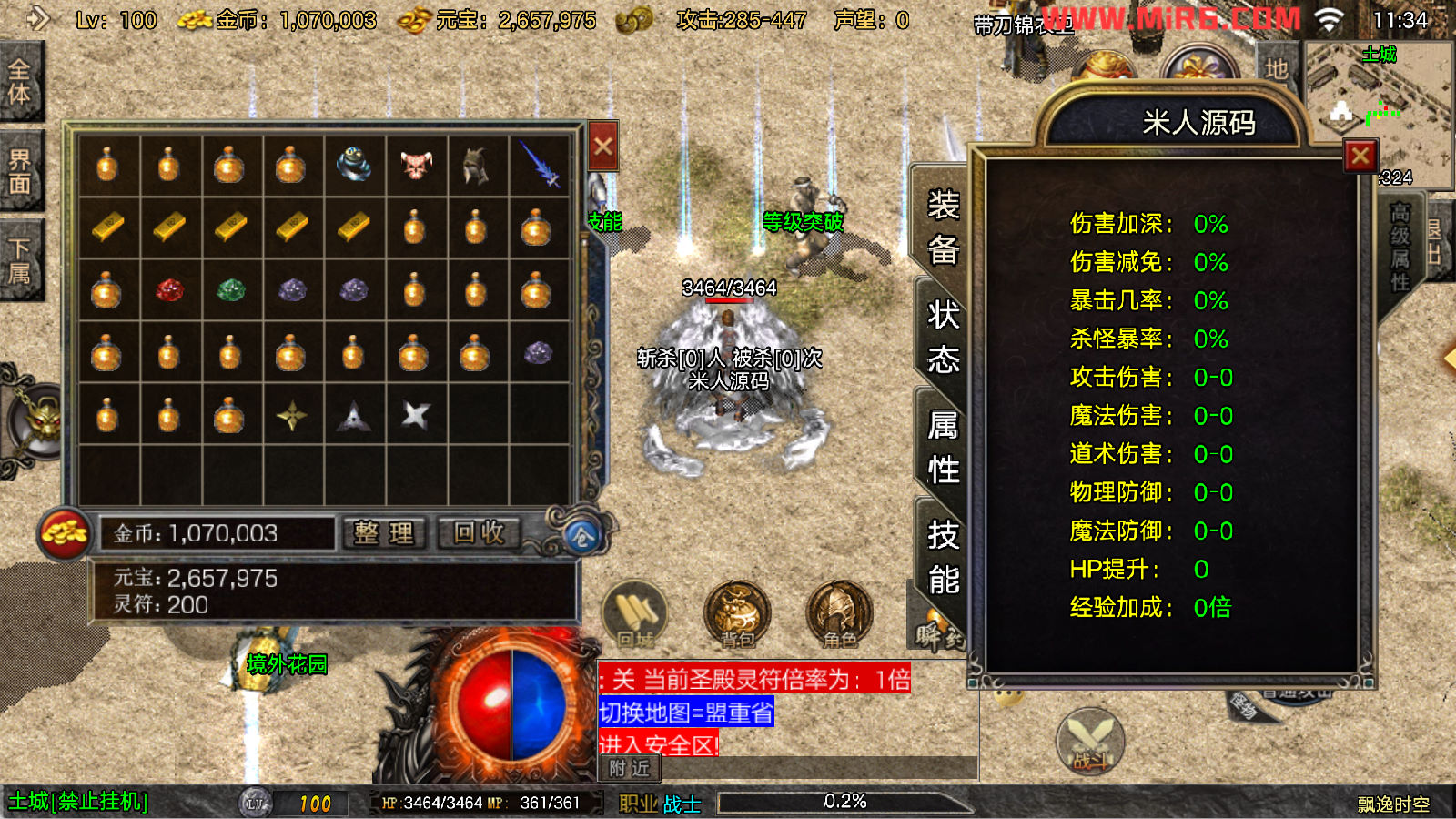Click the 整理 sort button
This screenshot has height=819, width=1456.
[x=384, y=533]
